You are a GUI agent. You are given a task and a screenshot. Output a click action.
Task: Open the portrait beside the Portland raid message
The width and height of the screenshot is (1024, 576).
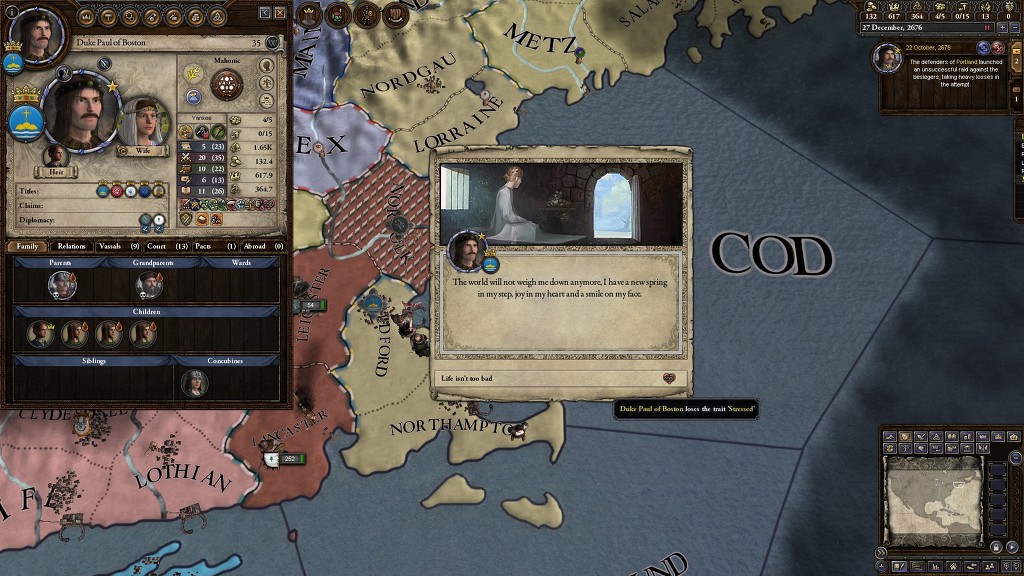pos(887,58)
